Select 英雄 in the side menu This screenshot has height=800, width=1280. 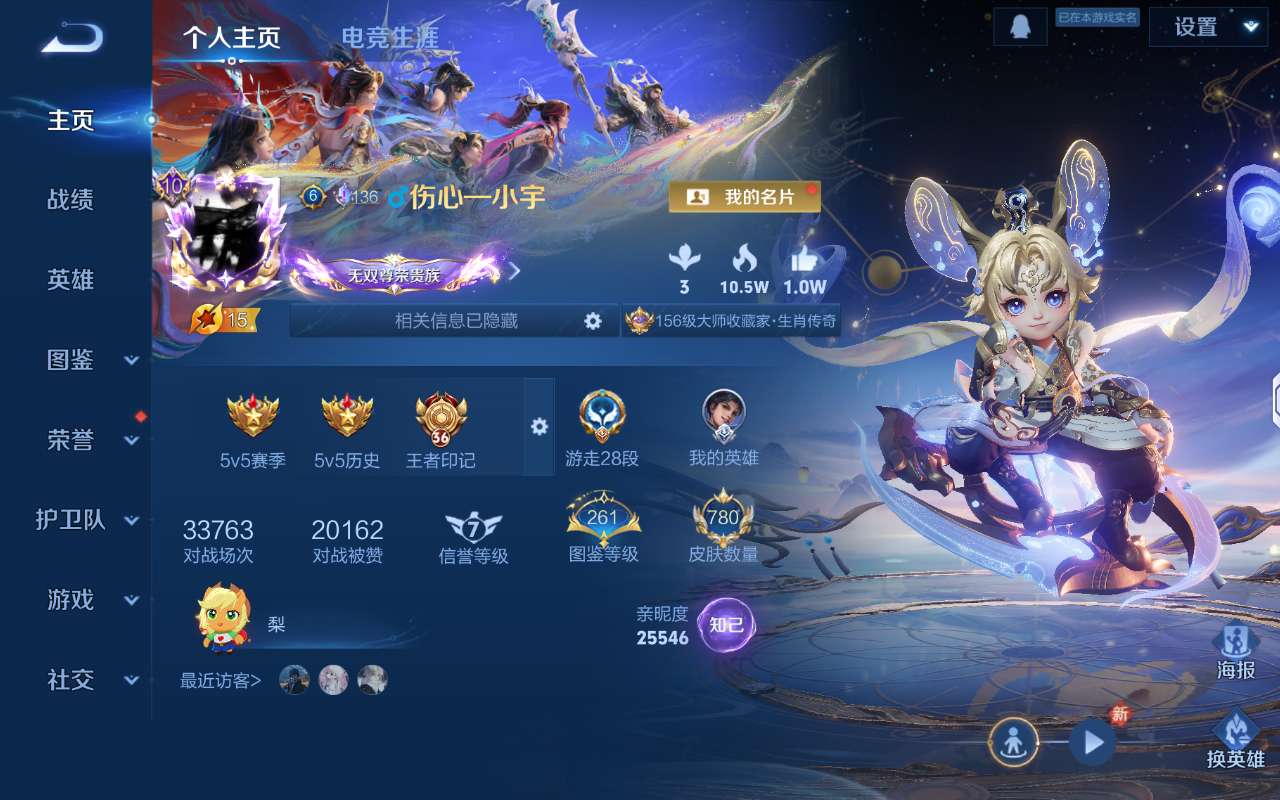tap(70, 280)
